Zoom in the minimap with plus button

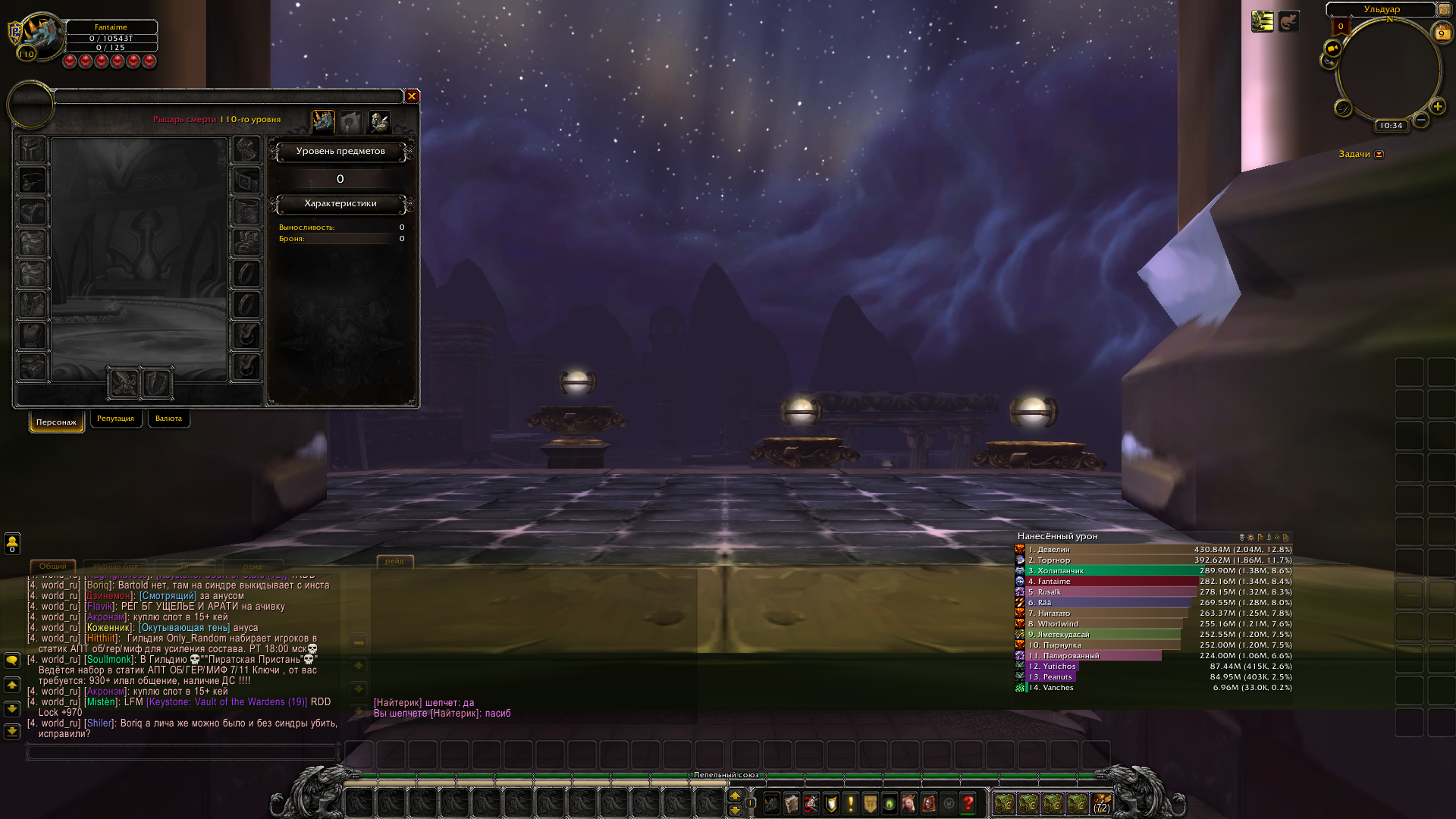coord(1437,106)
